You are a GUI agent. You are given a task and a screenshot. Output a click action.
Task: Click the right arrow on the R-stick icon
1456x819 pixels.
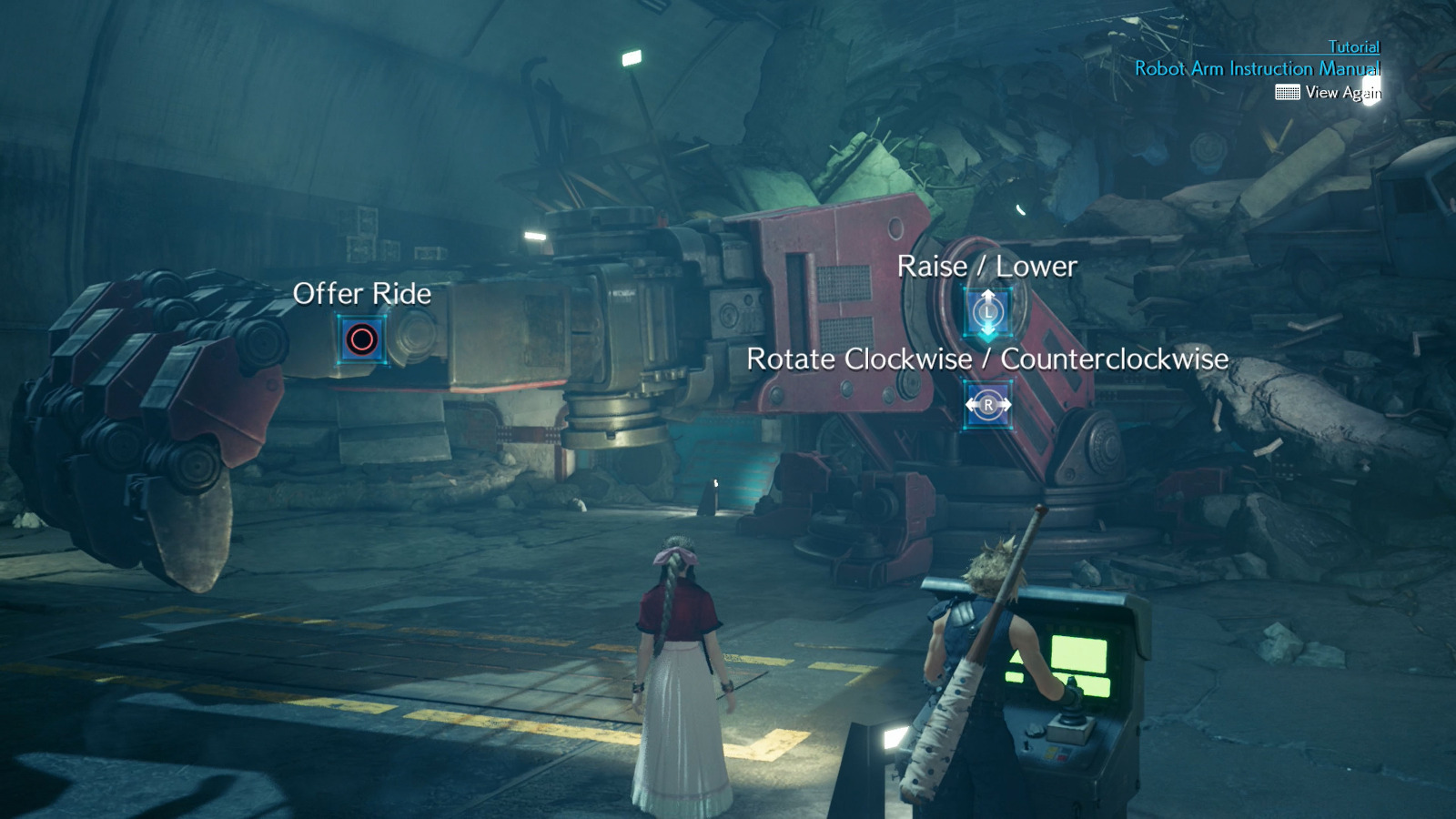1006,404
